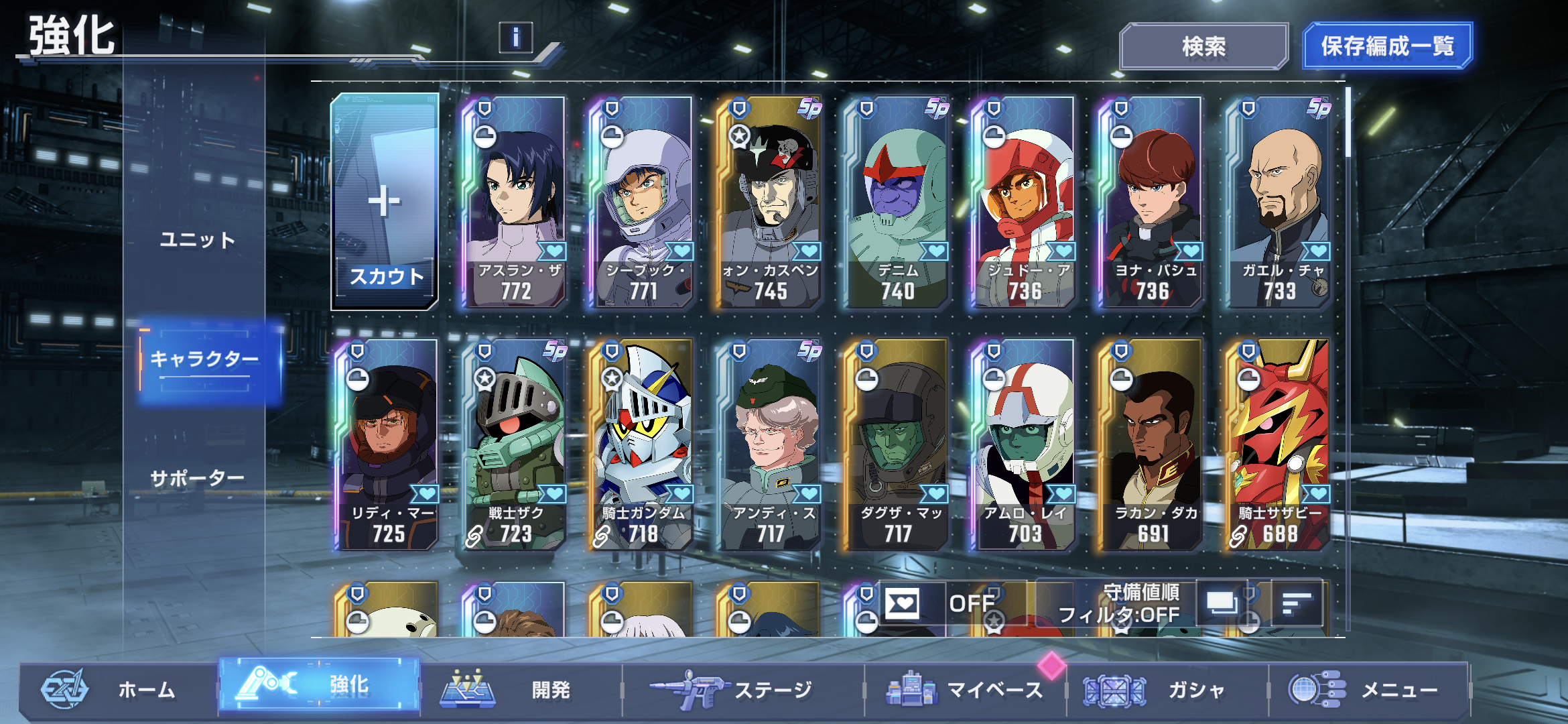Toggle the heart favorites OFF switch
The height and width of the screenshot is (724, 1568).
point(945,603)
